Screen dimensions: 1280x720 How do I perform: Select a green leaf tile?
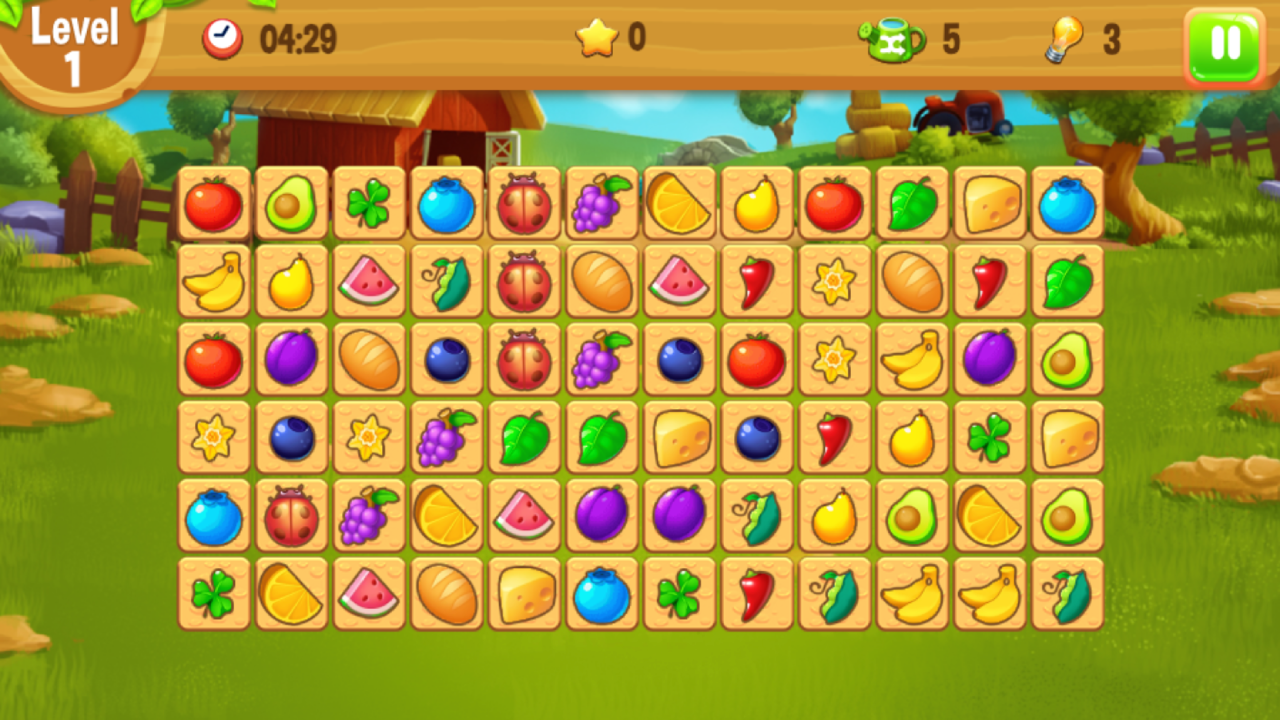click(x=912, y=205)
